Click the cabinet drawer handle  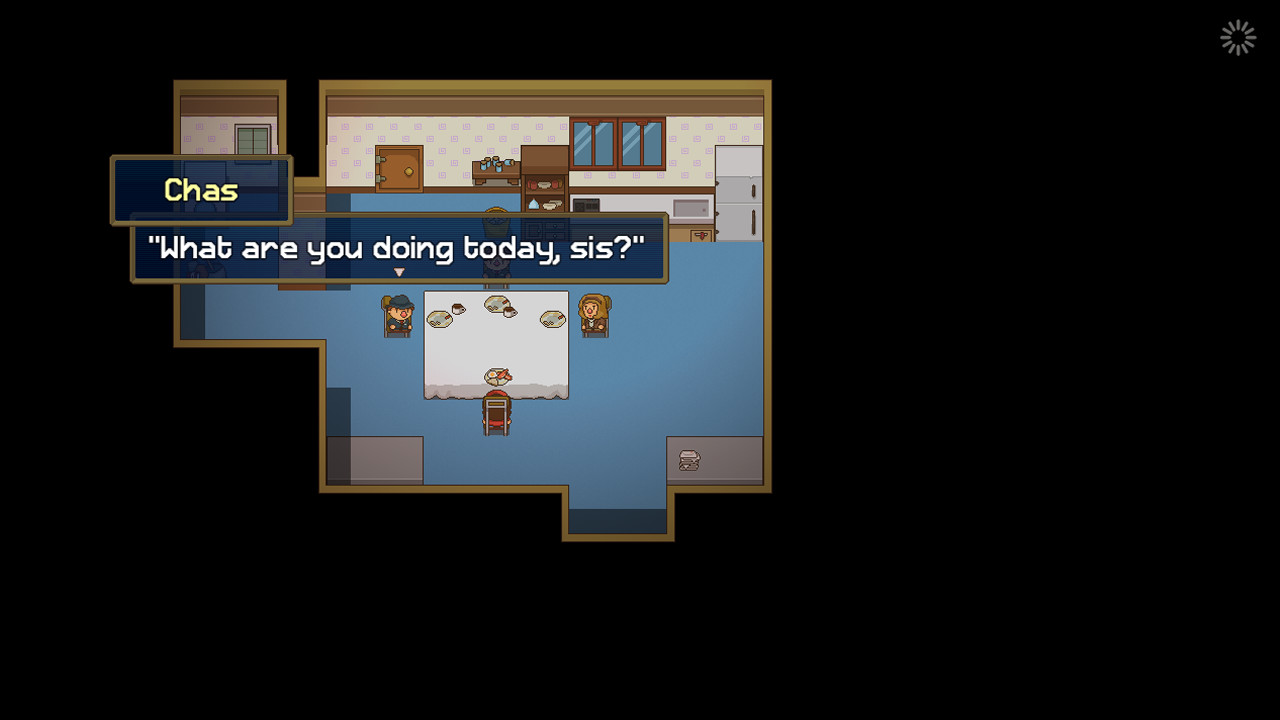coord(701,234)
